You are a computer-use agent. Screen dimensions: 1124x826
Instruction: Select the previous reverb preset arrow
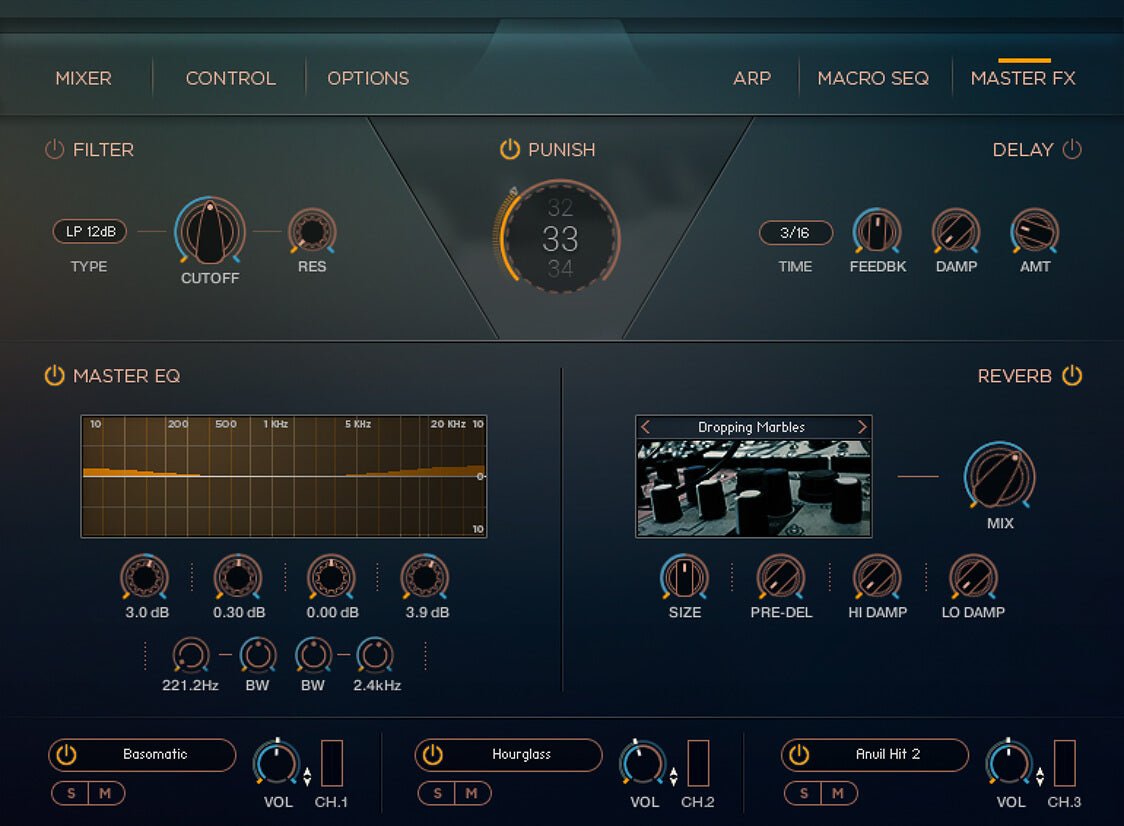[x=645, y=427]
